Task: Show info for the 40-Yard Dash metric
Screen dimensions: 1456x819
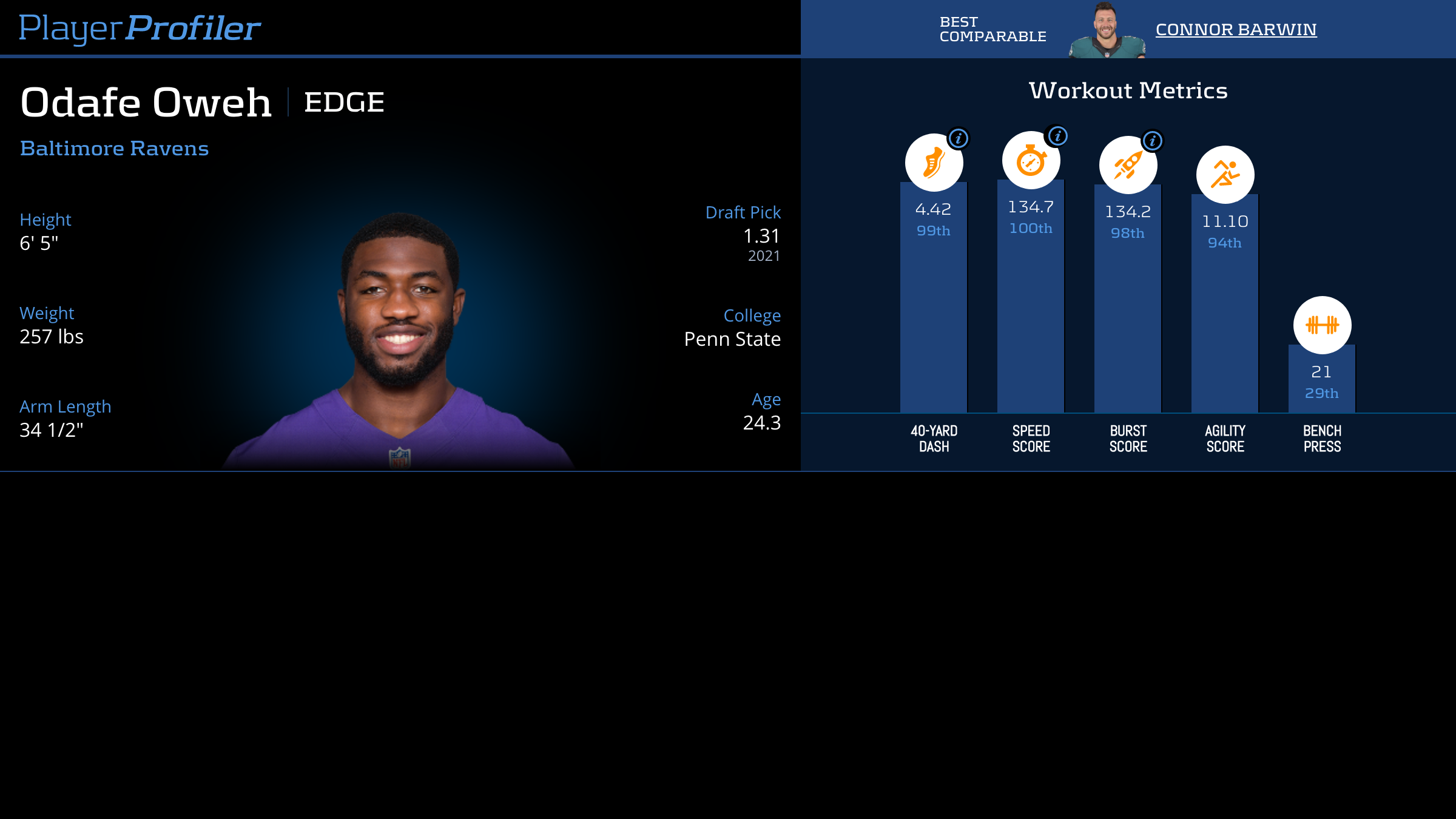Action: click(x=959, y=138)
